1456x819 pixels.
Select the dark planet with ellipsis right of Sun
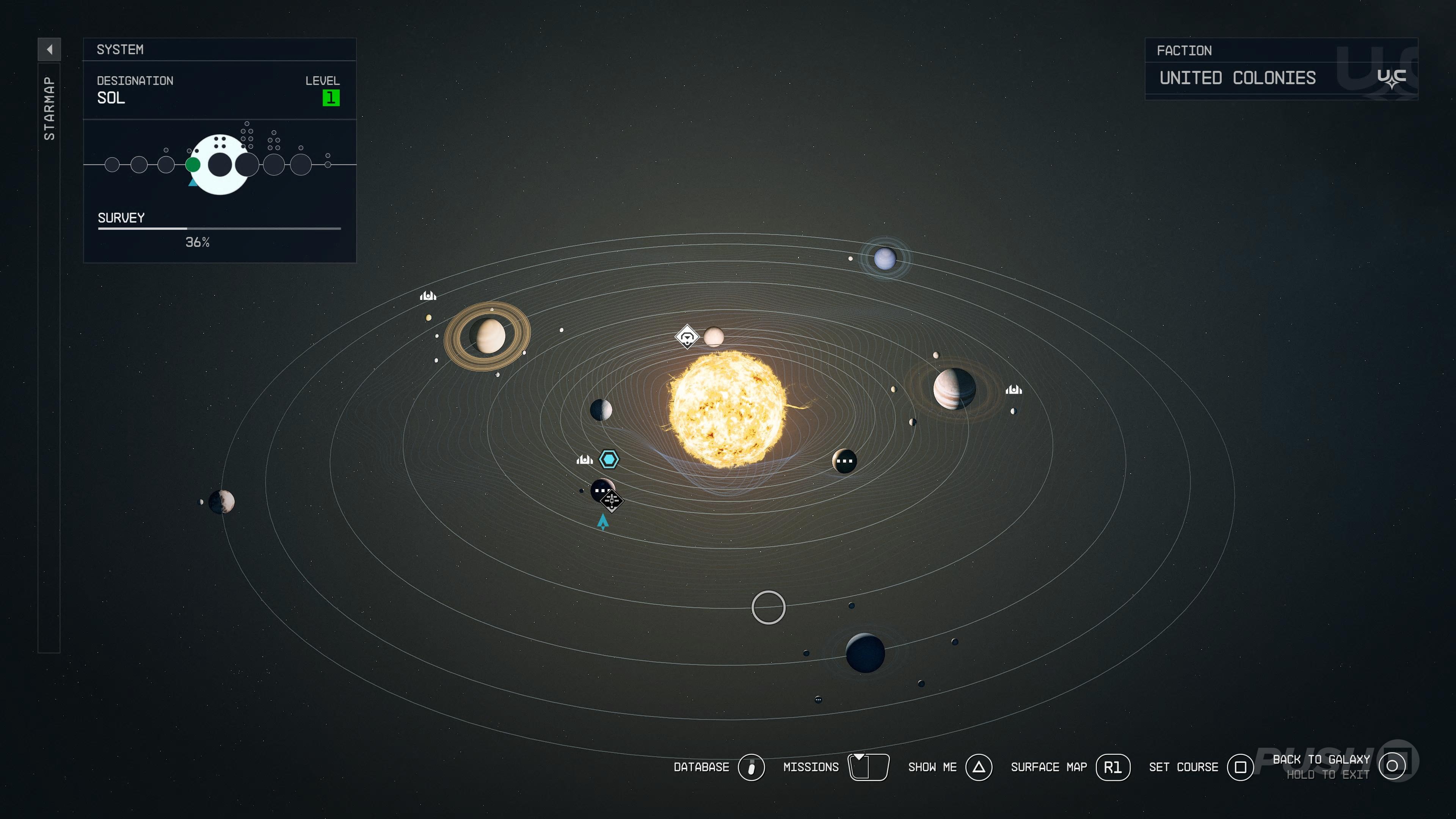pos(844,461)
